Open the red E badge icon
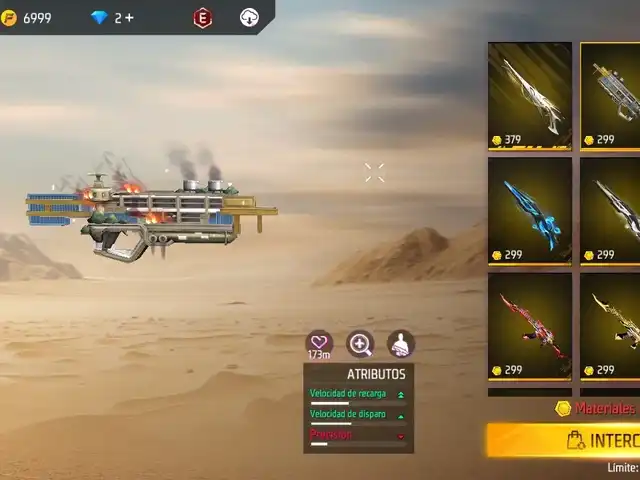This screenshot has height=480, width=640. (x=203, y=18)
